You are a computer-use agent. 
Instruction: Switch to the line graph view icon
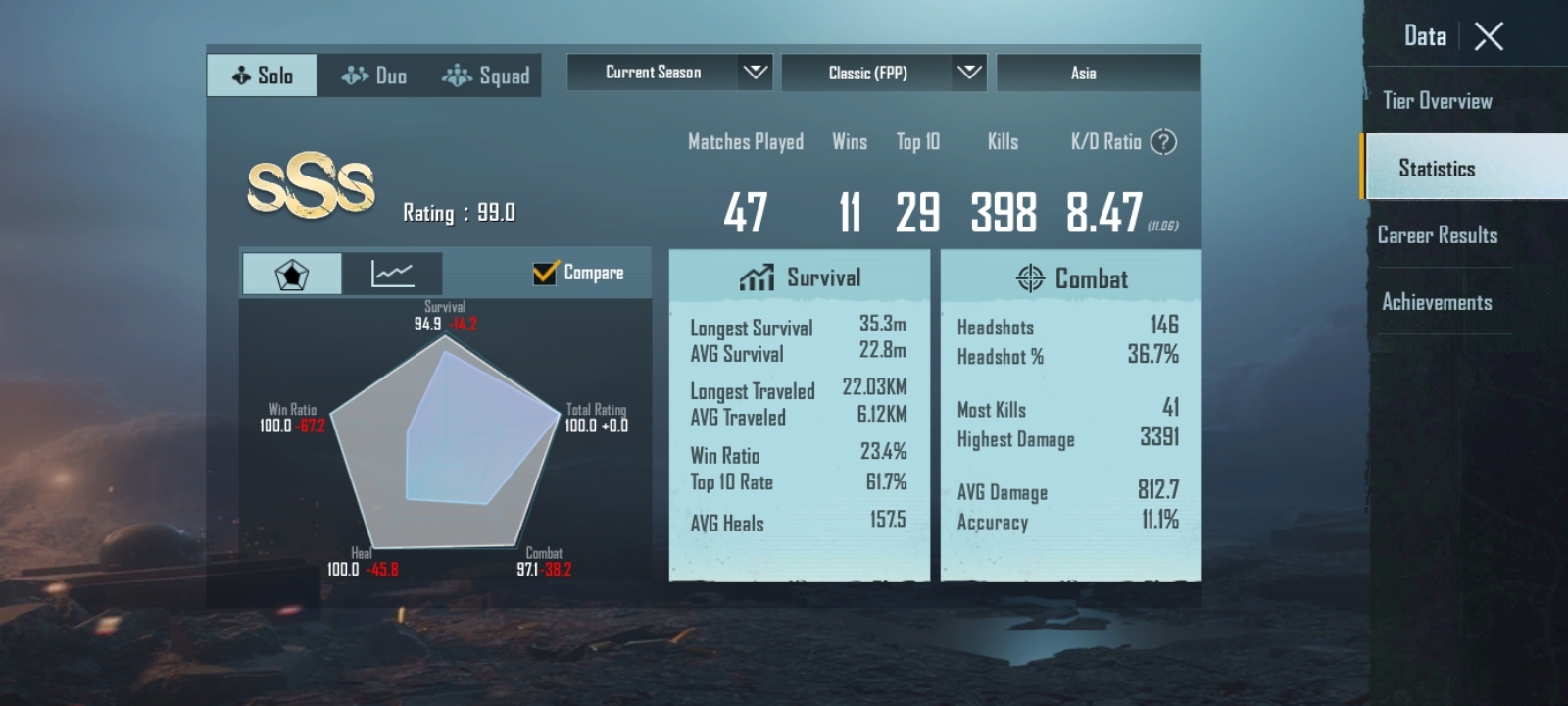[393, 273]
